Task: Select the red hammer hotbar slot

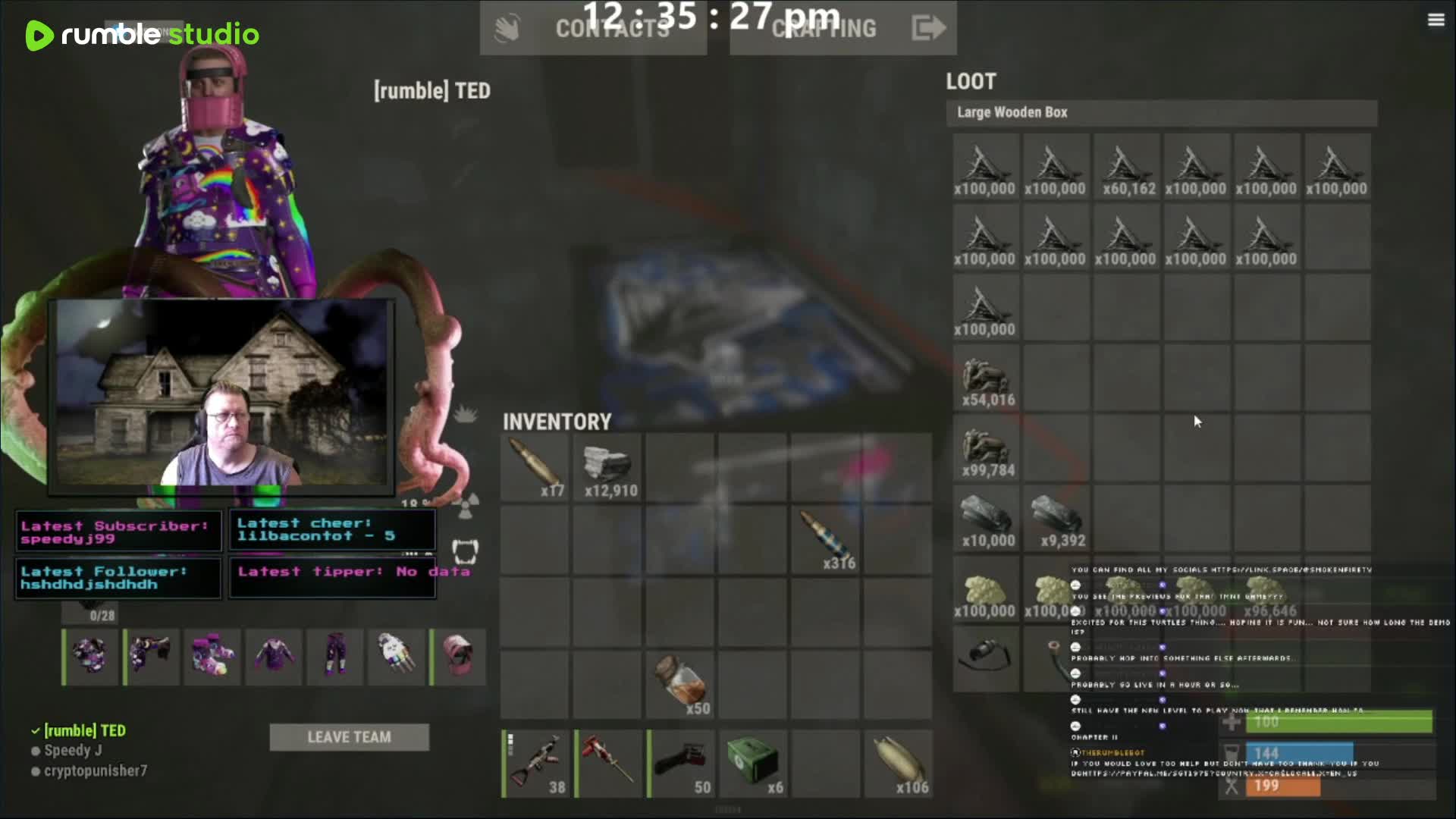Action: coord(608,763)
